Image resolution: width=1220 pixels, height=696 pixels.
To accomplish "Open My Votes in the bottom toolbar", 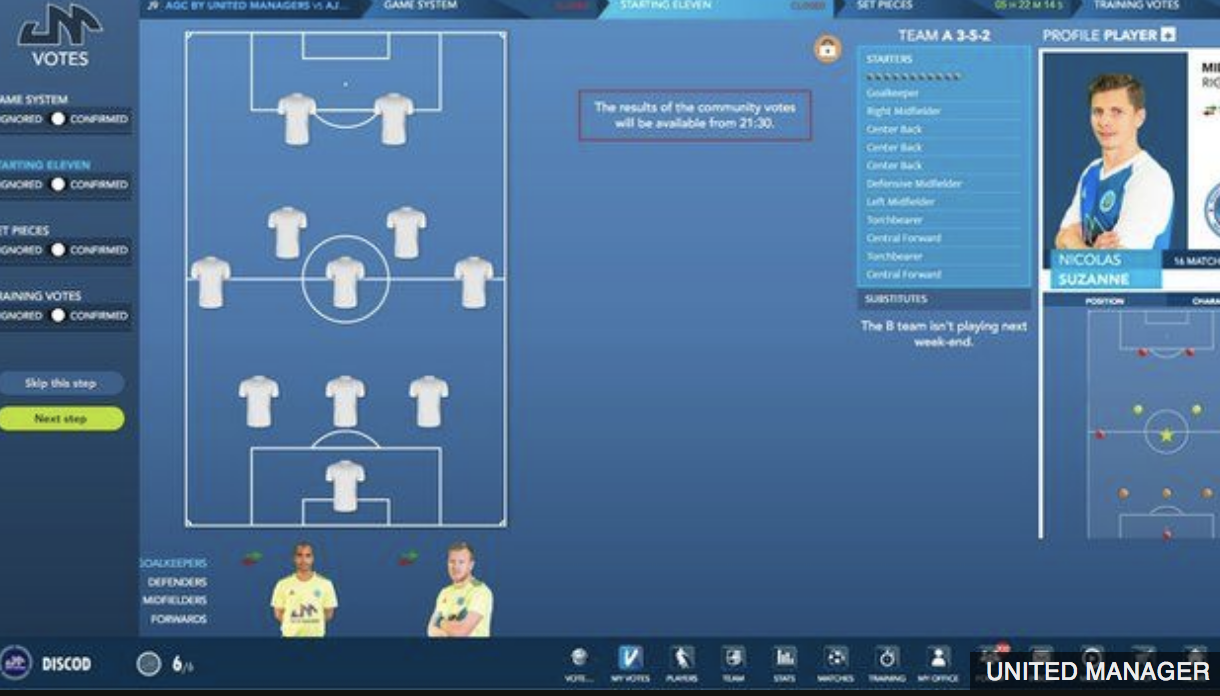I will pyautogui.click(x=631, y=663).
